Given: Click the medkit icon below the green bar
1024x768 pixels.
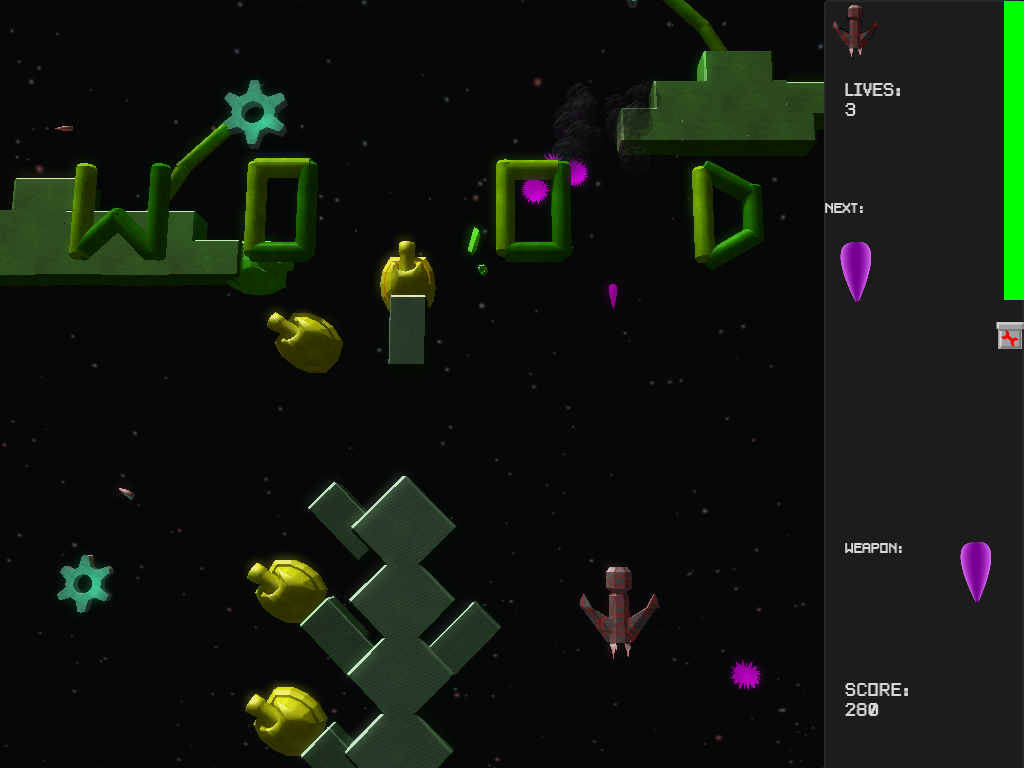Looking at the screenshot, I should [x=1009, y=336].
